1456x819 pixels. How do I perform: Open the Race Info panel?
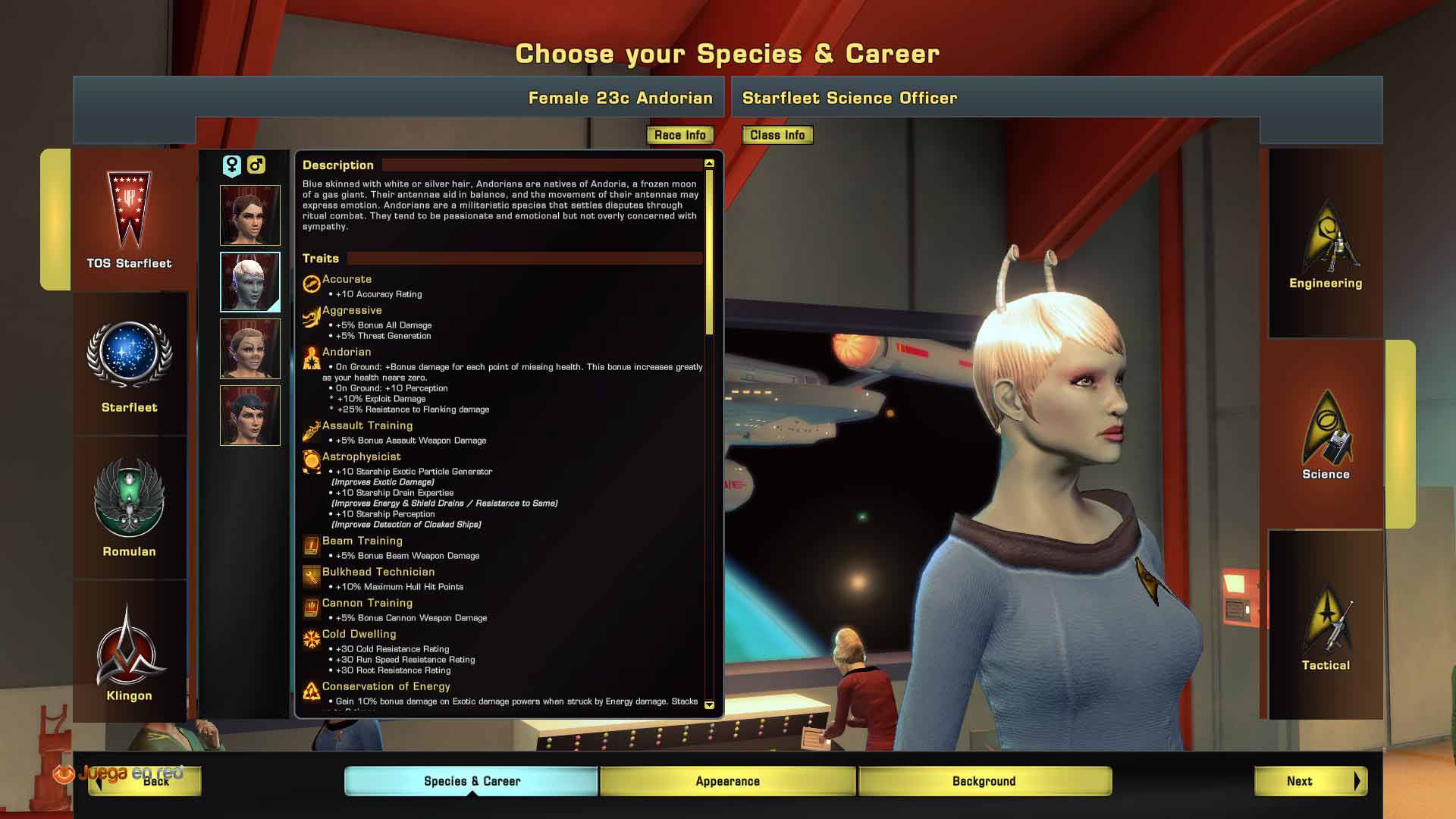pyautogui.click(x=679, y=135)
